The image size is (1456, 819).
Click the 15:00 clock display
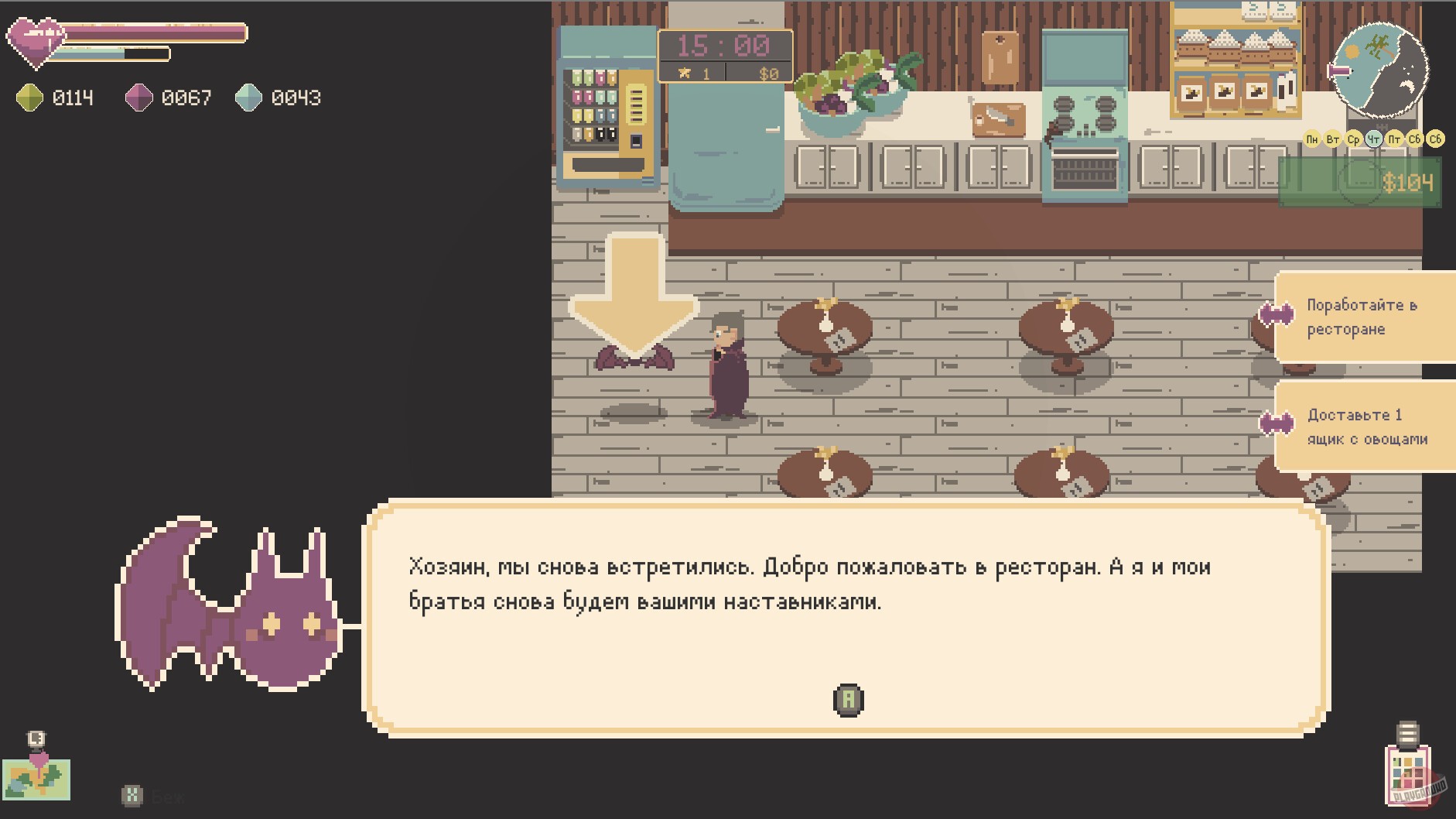coord(725,44)
